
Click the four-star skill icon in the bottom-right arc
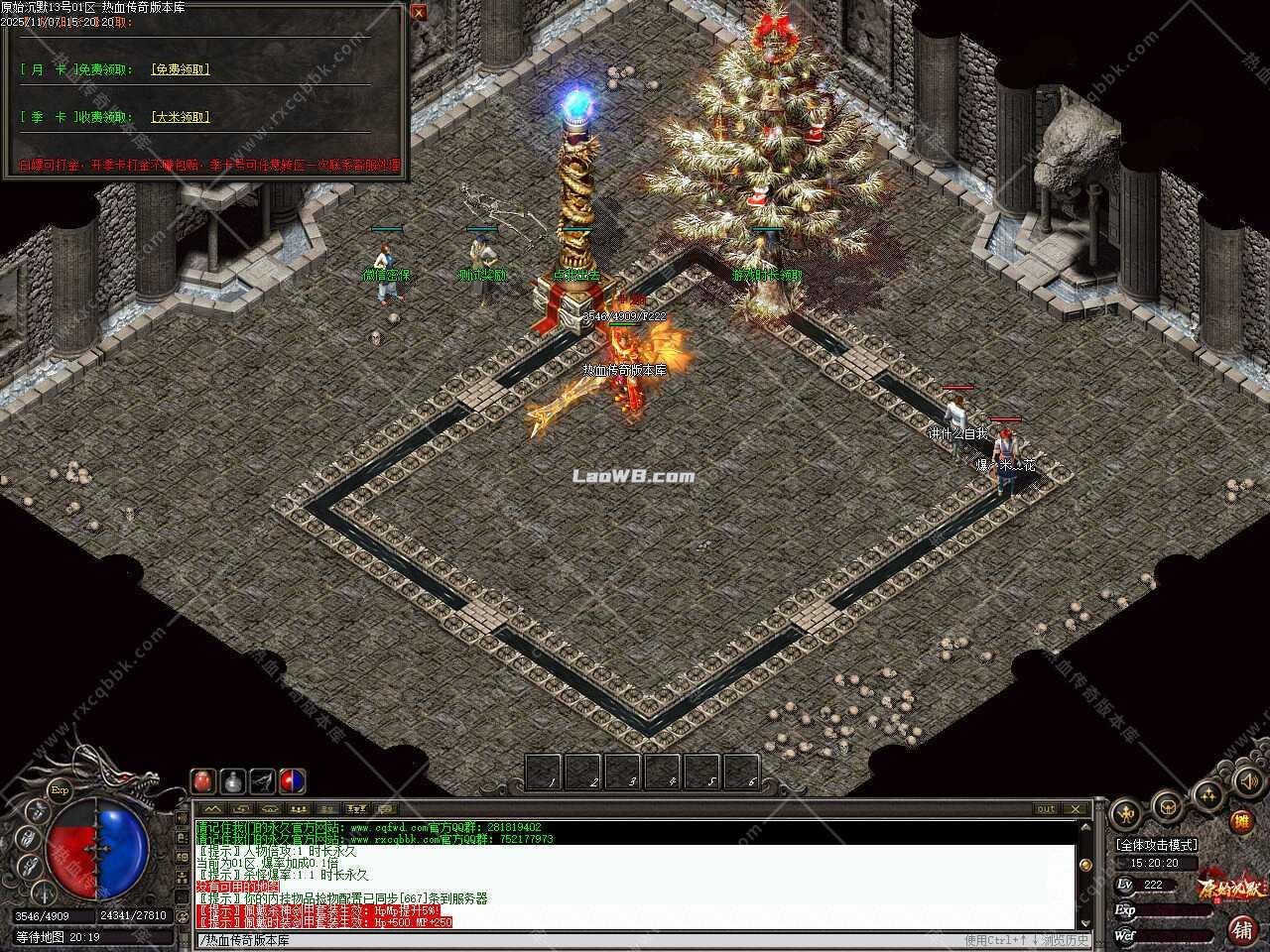(1207, 793)
